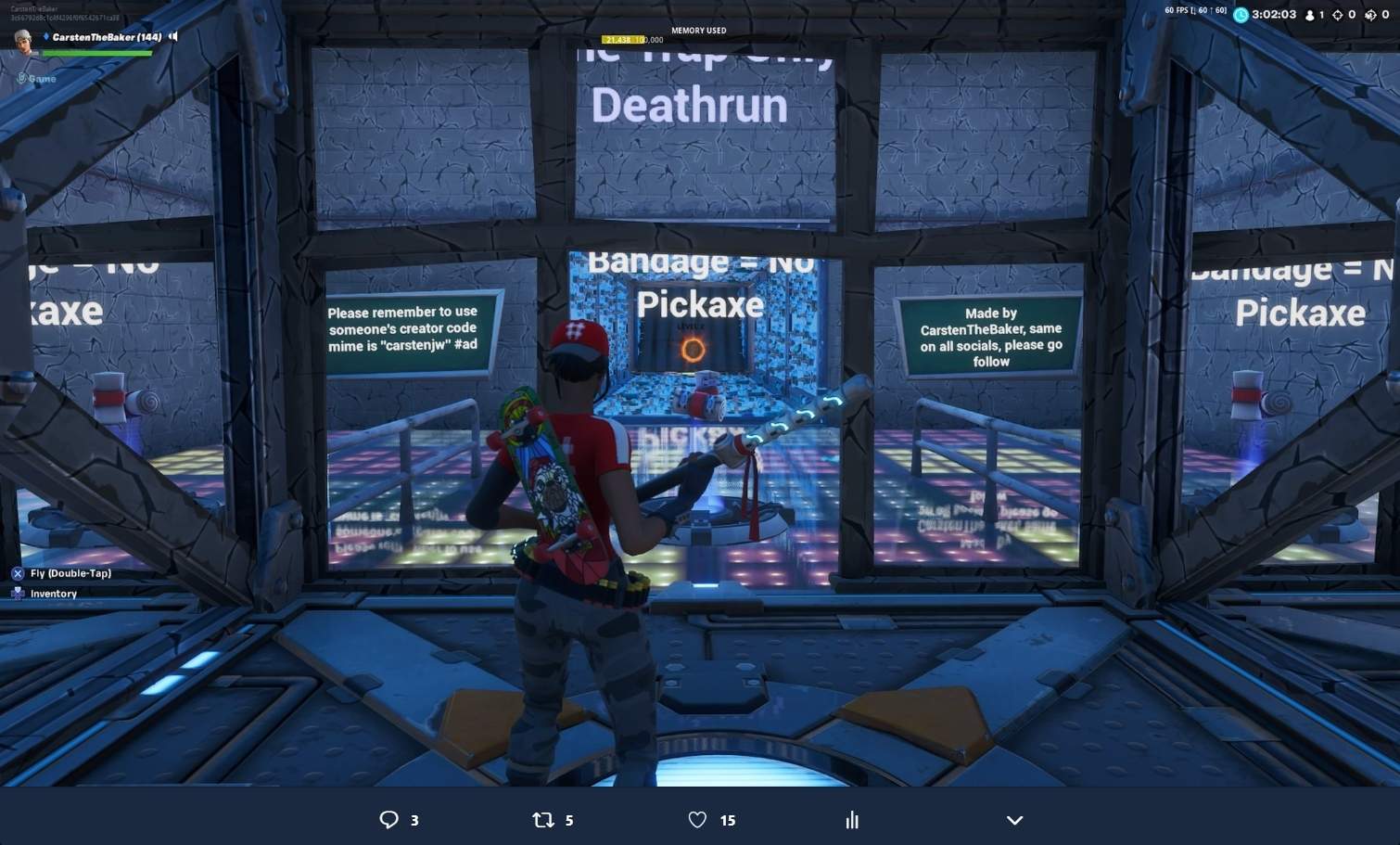Image resolution: width=1400 pixels, height=845 pixels.
Task: Click the reply speech bubble icon
Action: pyautogui.click(x=388, y=820)
